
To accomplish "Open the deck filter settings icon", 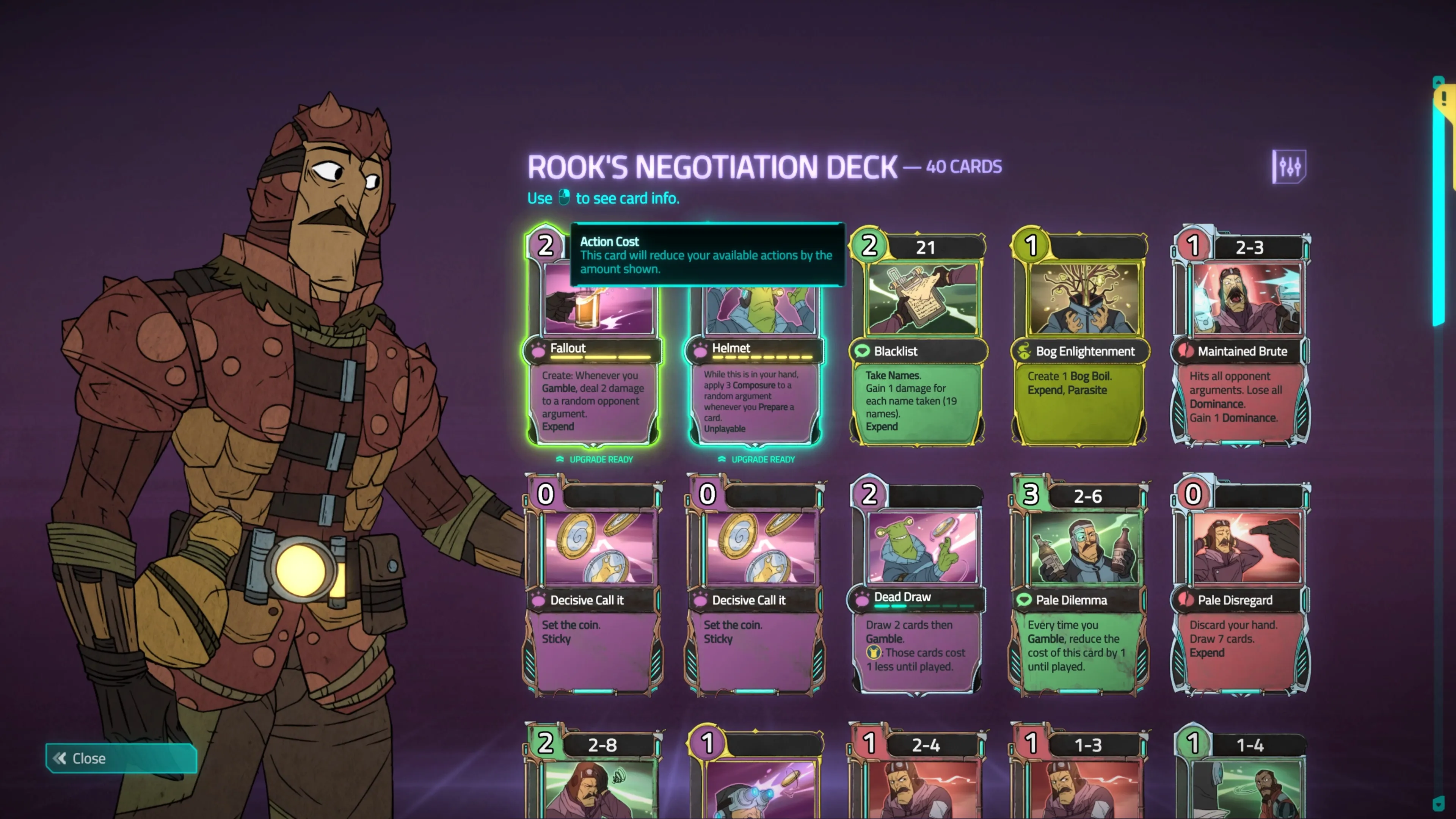I will pyautogui.click(x=1289, y=167).
